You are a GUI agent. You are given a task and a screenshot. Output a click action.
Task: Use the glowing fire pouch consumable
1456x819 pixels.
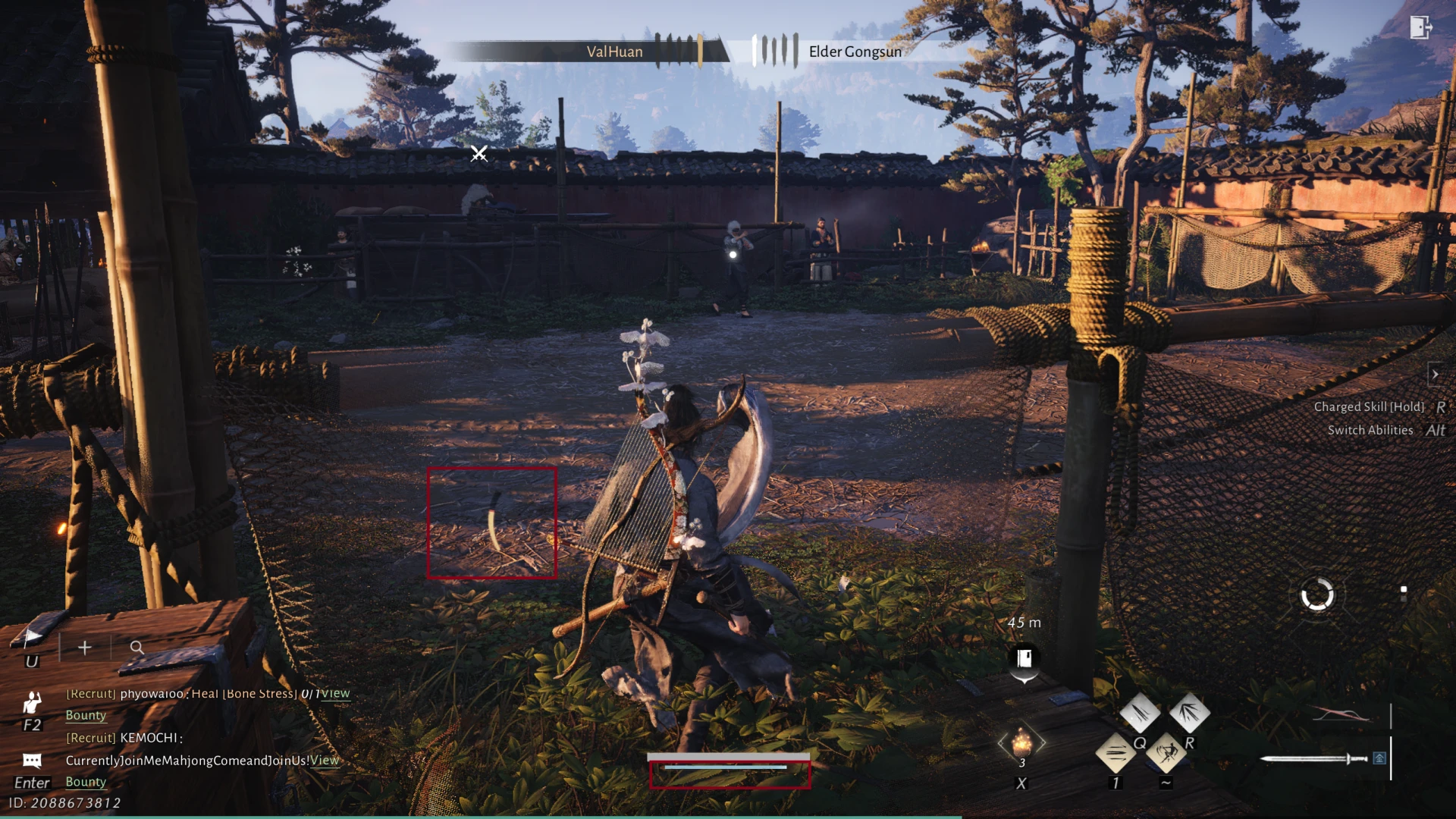[x=1021, y=742]
